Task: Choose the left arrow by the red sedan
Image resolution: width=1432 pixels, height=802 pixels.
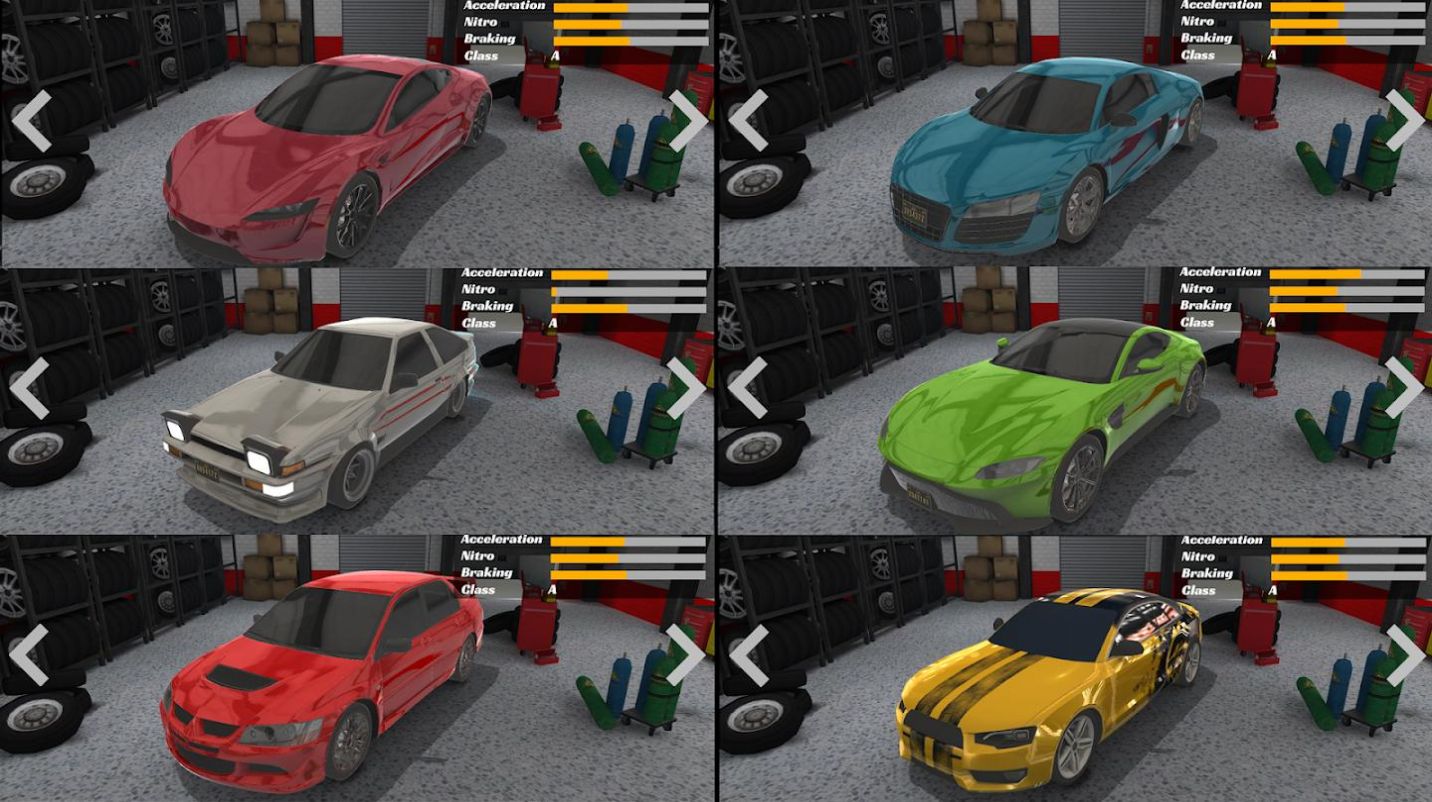Action: tap(29, 655)
